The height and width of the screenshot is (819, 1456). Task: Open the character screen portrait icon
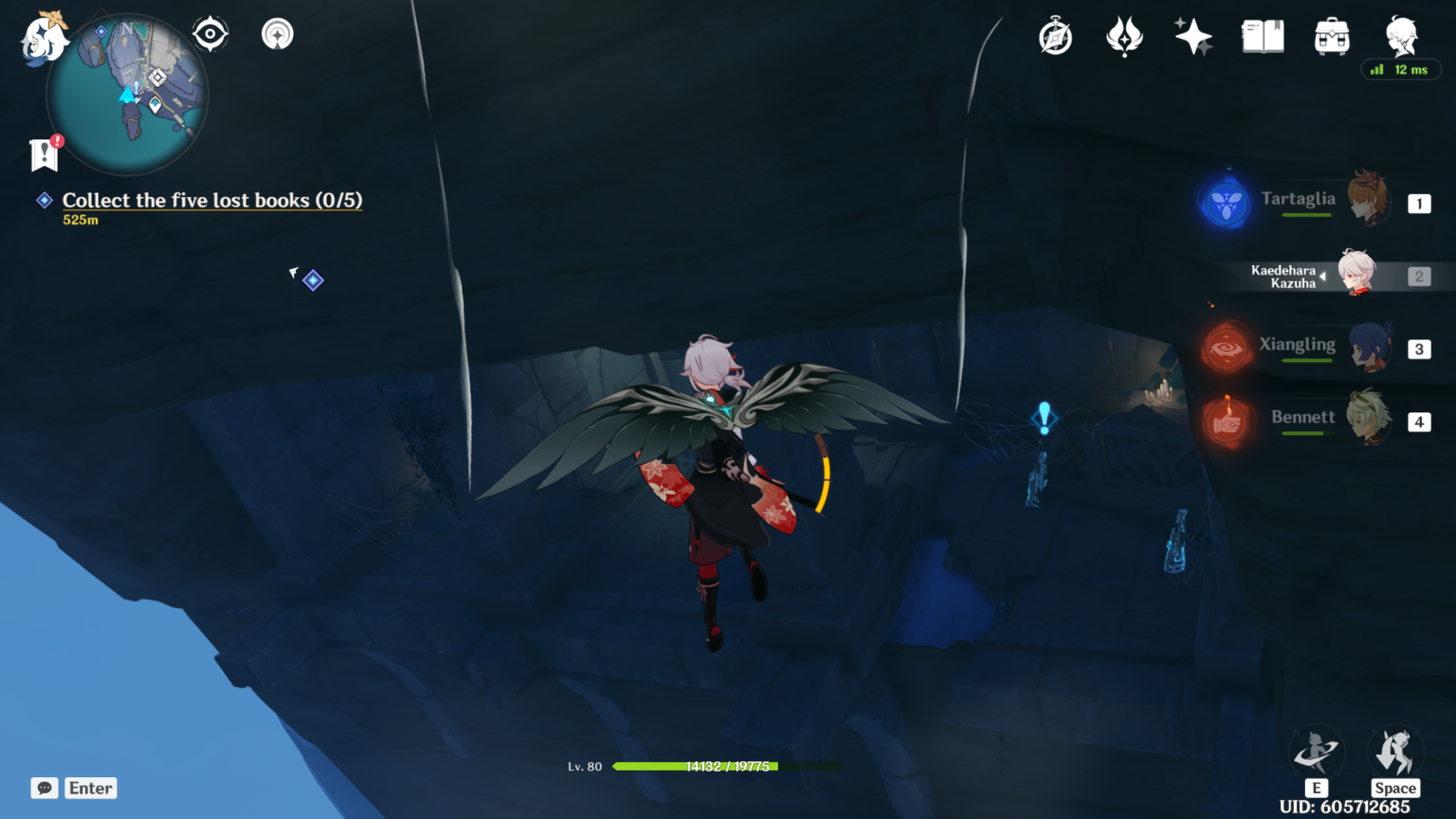coord(1400,38)
